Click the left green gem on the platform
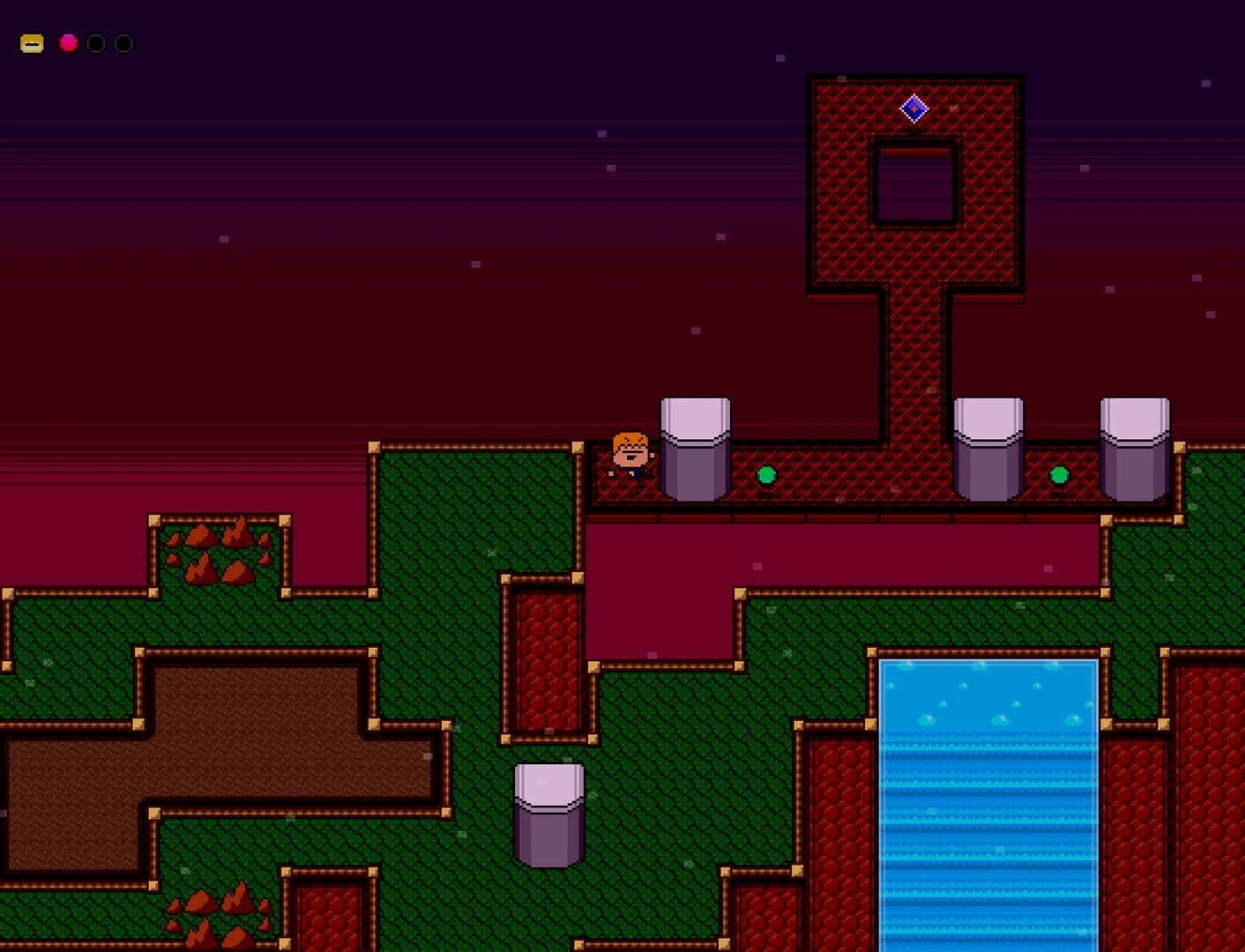Image resolution: width=1245 pixels, height=952 pixels. tap(768, 477)
